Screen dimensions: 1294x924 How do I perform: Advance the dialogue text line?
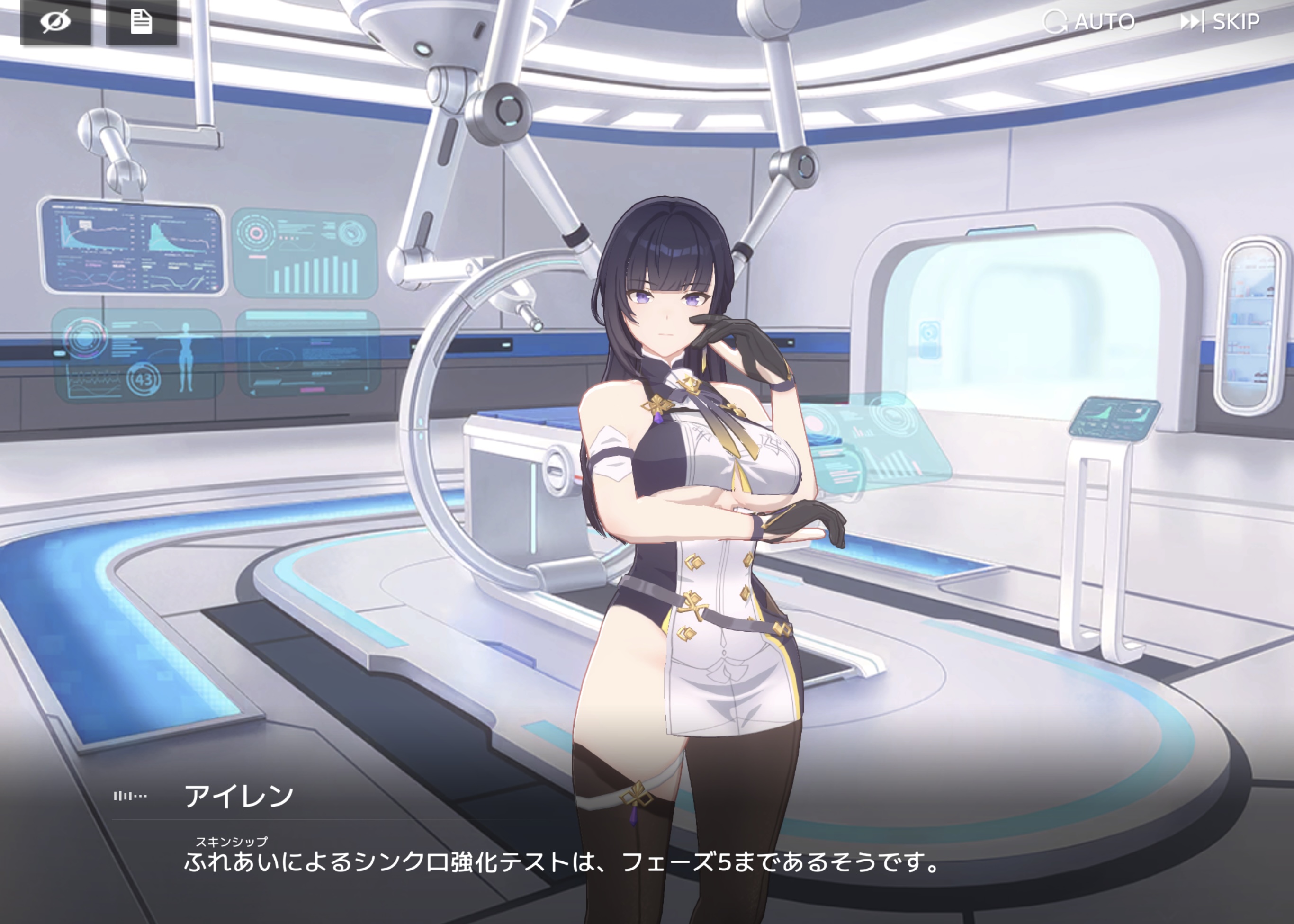(x=560, y=862)
